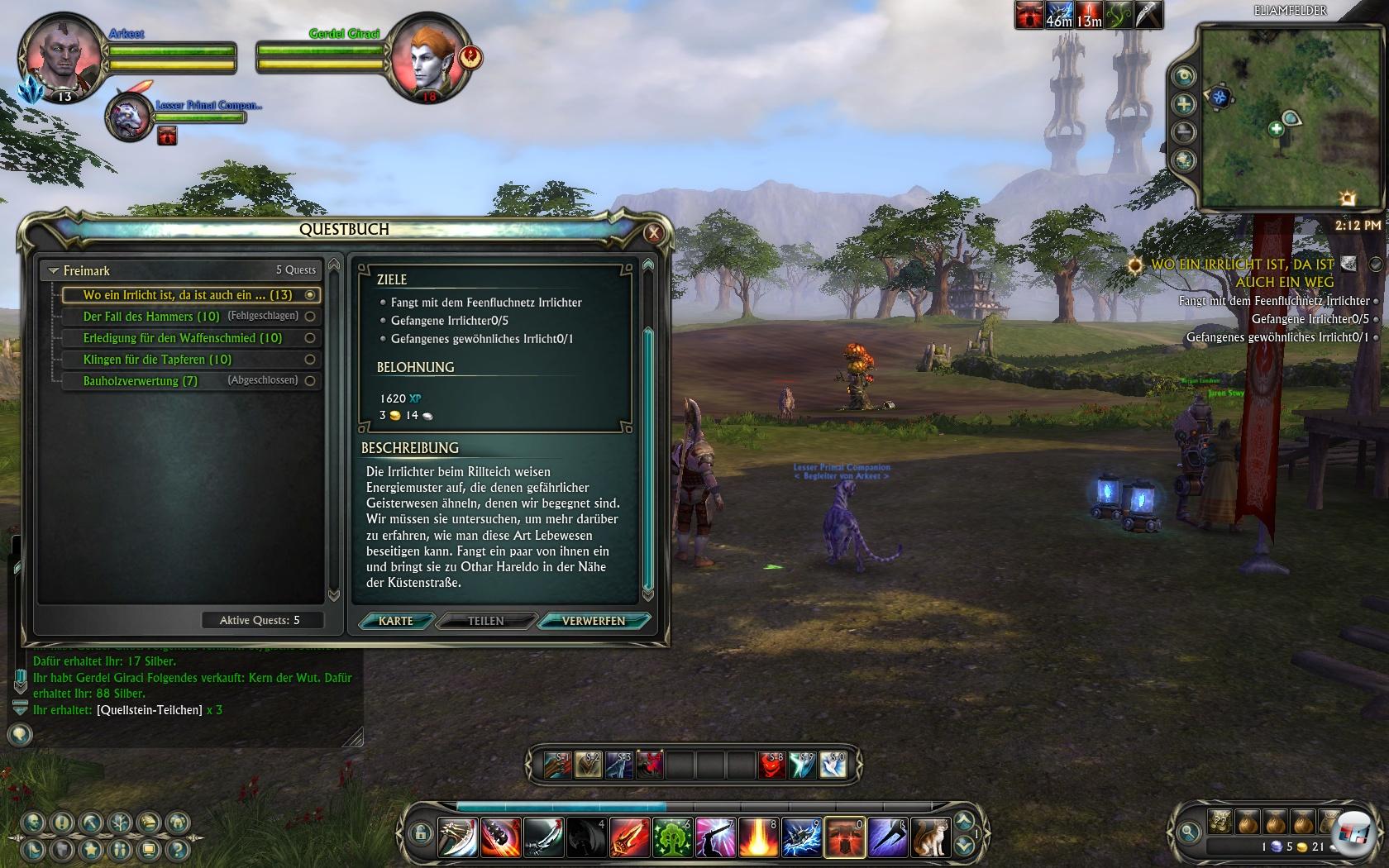This screenshot has height=868, width=1389.
Task: Zoom in the minimap with plus button
Action: point(1184,104)
